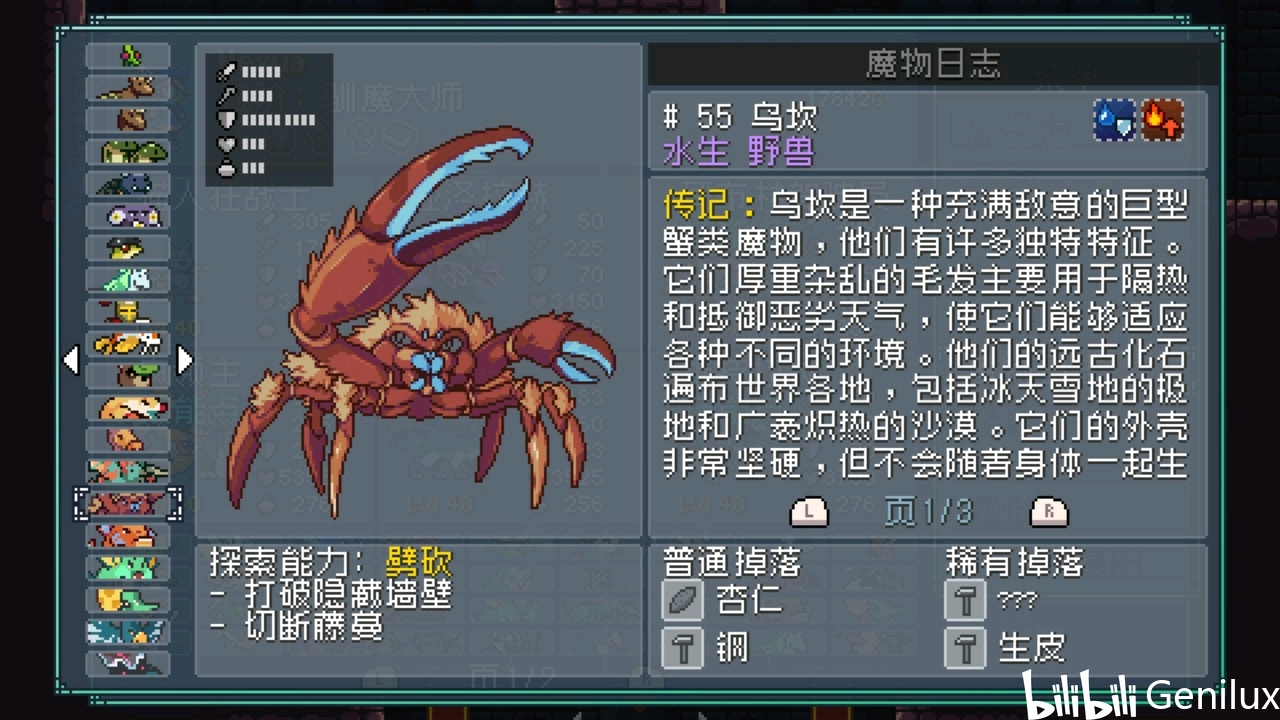This screenshot has height=720, width=1280.
Task: Select the highlighted crab monster entry
Action: pos(128,504)
